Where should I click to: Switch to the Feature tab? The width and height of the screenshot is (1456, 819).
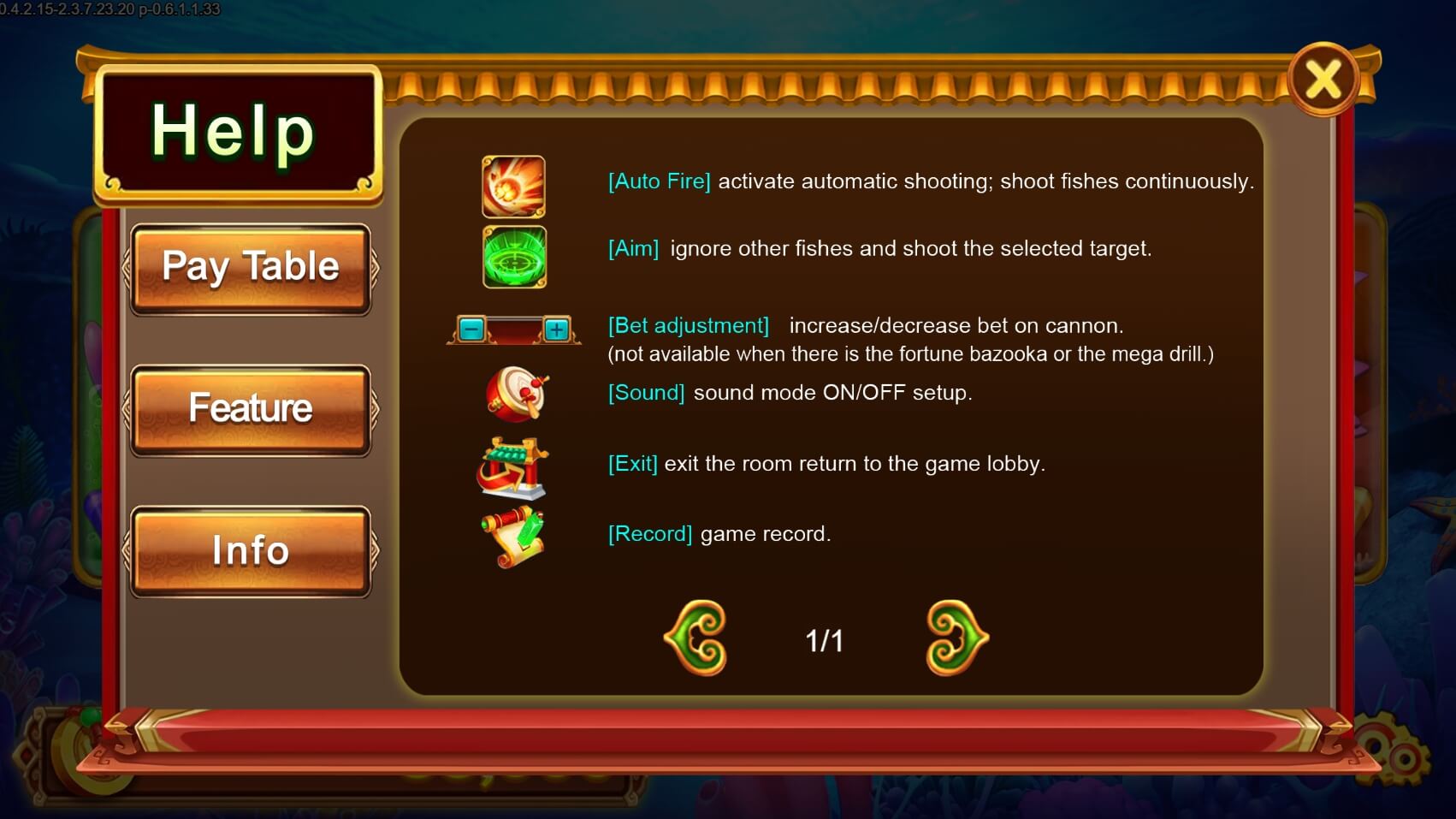pyautogui.click(x=251, y=408)
